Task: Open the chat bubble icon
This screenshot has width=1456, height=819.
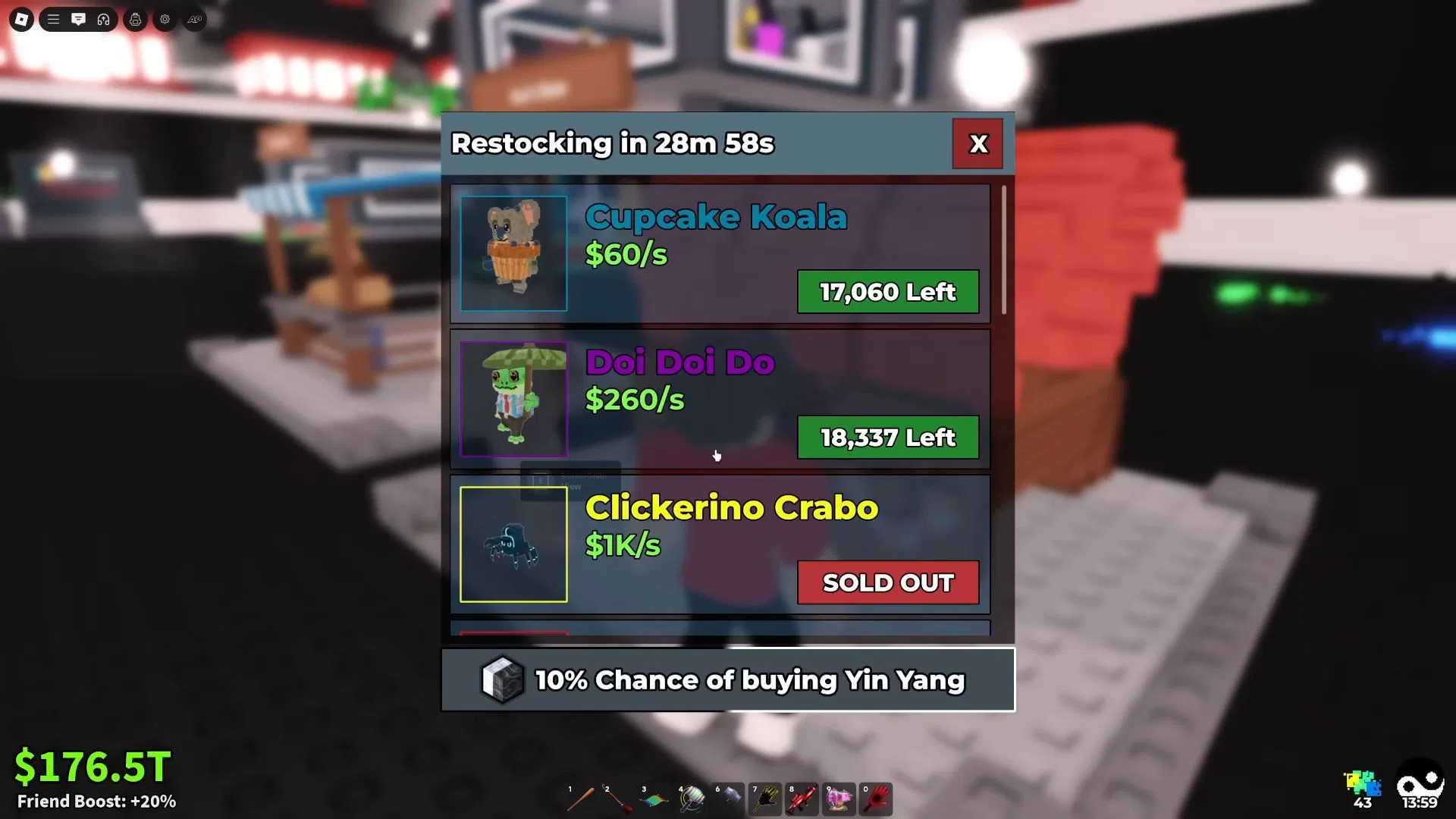Action: click(x=78, y=19)
